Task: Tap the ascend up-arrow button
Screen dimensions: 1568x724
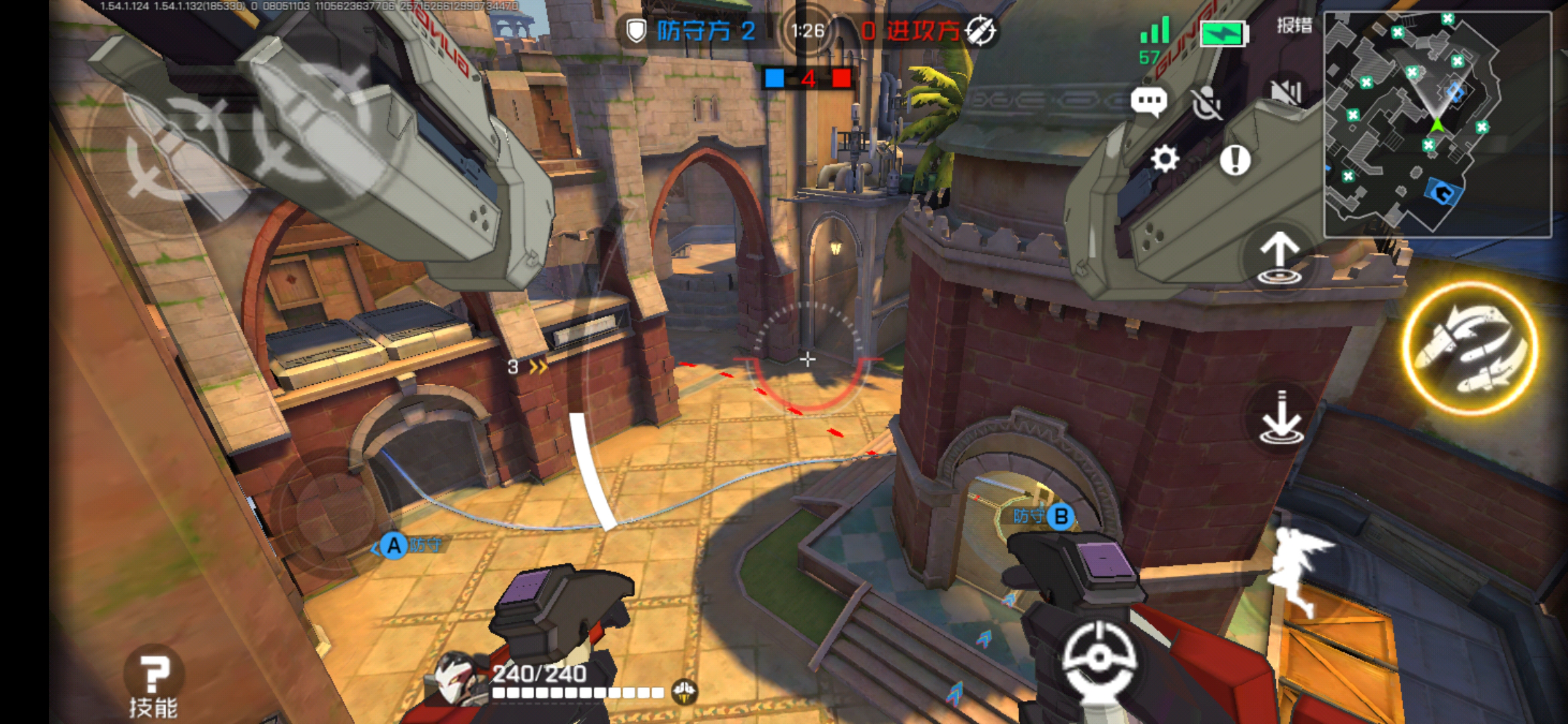Action: point(1279,258)
